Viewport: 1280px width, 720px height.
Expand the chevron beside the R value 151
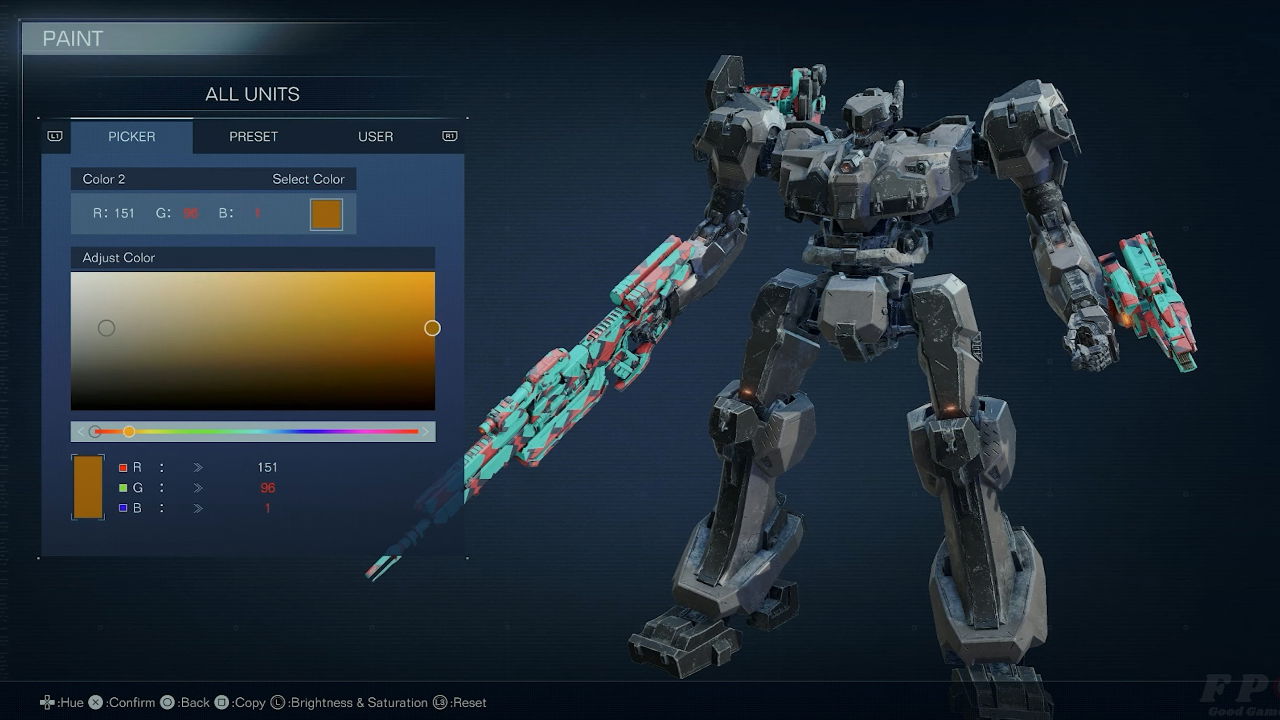tap(198, 467)
